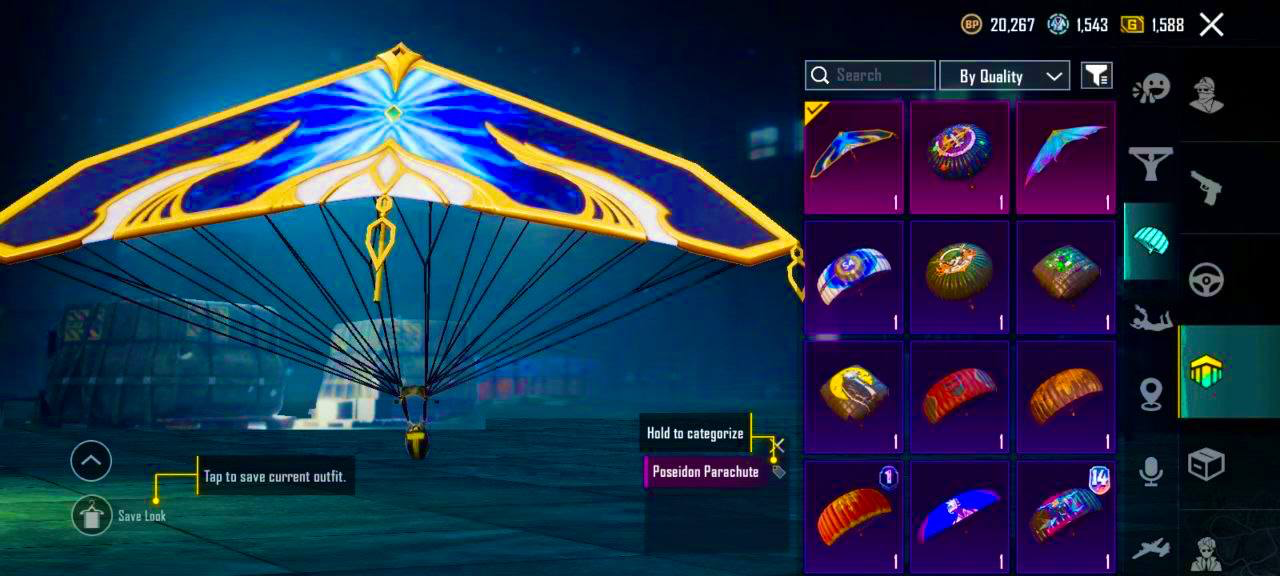Open the microphone voice category tab
This screenshot has height=576, width=1280.
[x=1151, y=471]
